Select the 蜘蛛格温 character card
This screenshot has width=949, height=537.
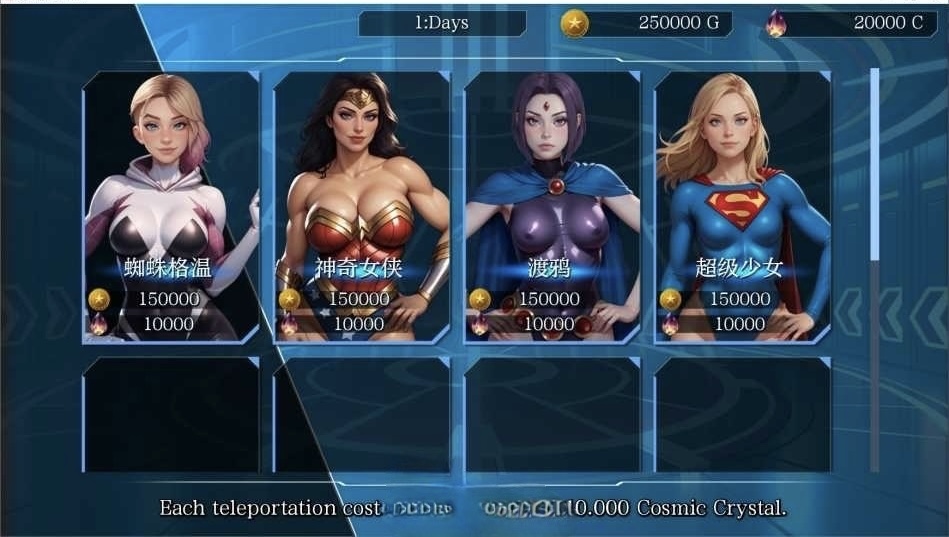coord(170,207)
